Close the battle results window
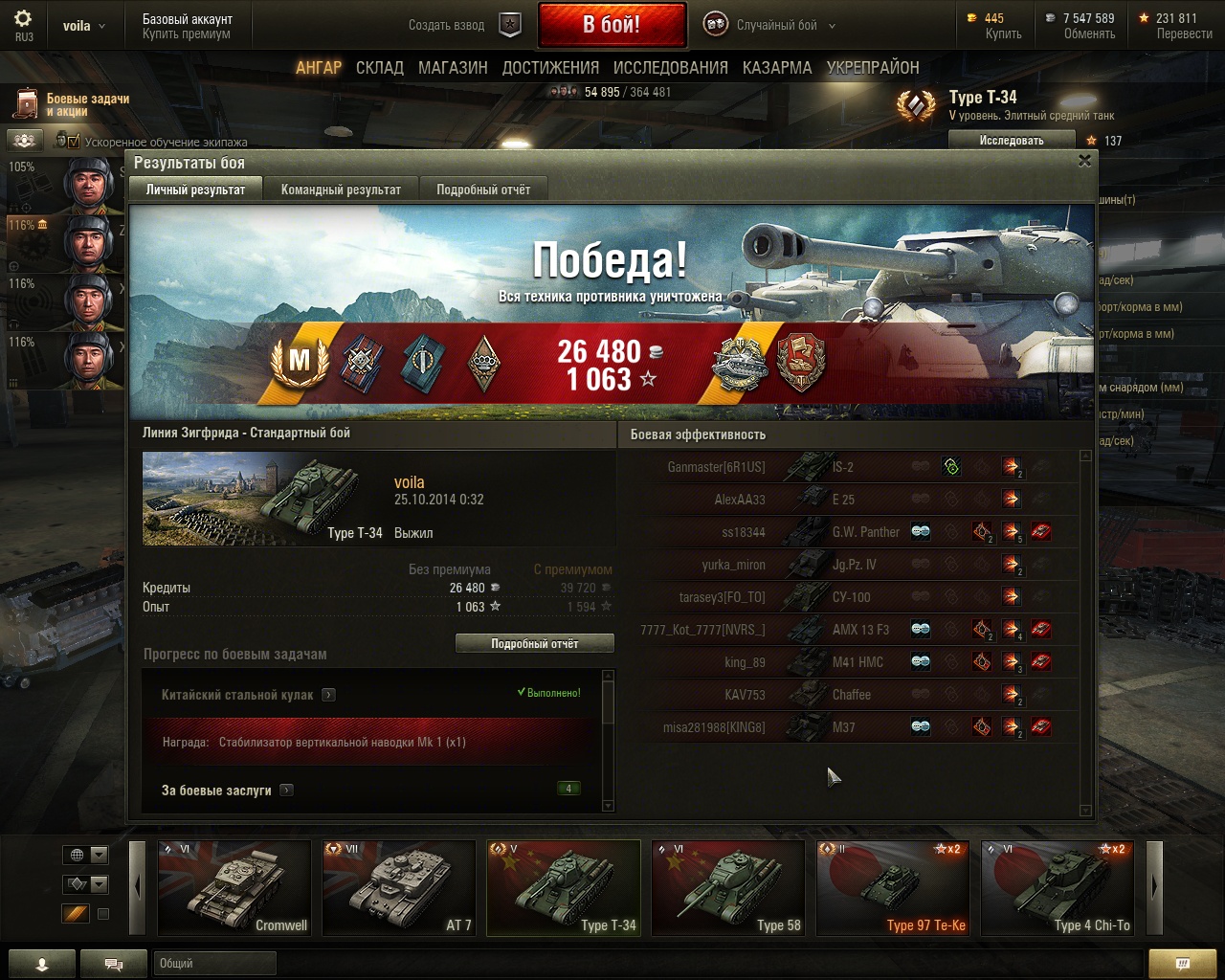The height and width of the screenshot is (980, 1225). click(x=1084, y=161)
